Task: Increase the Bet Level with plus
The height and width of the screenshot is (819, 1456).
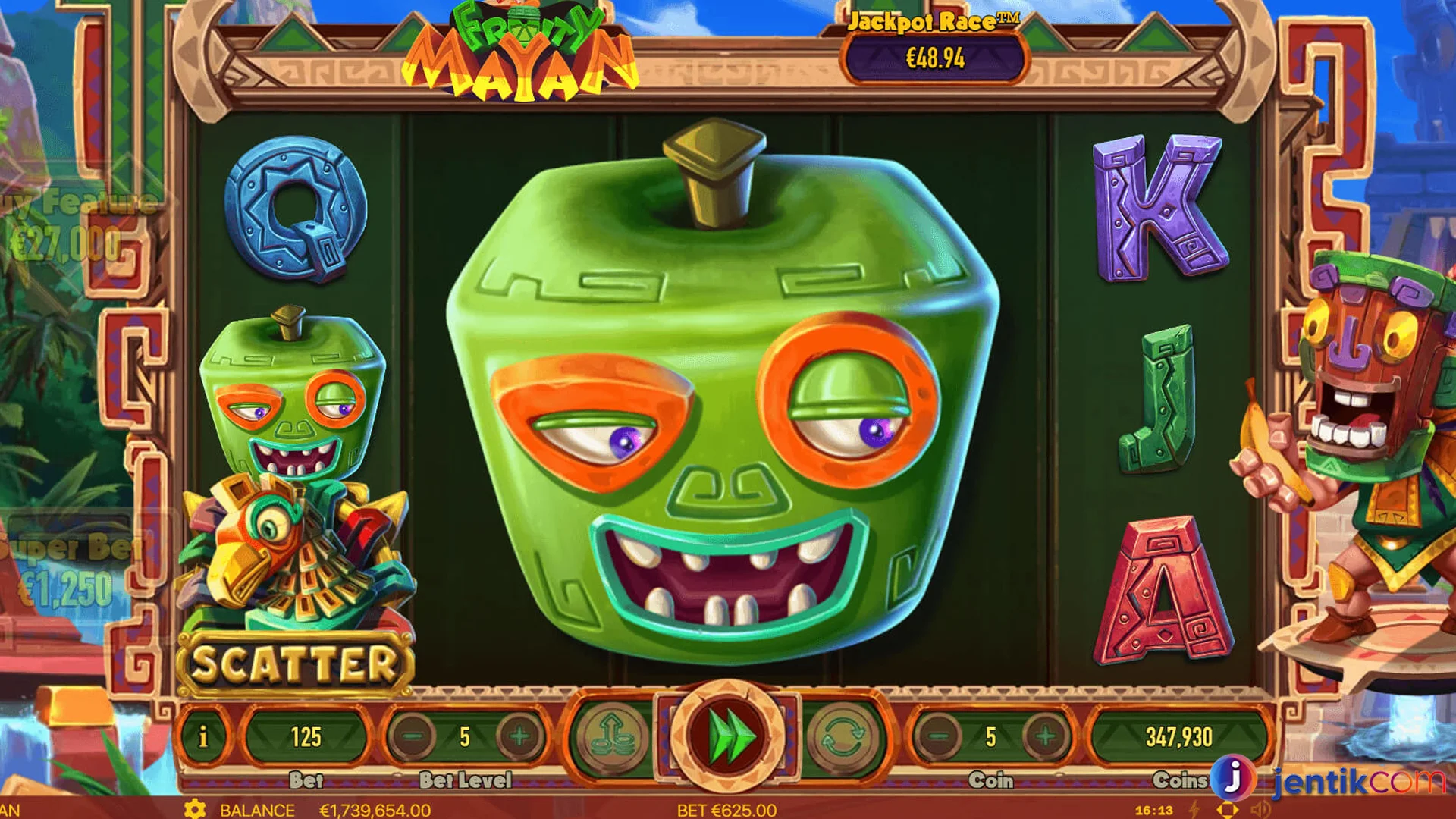Action: (518, 736)
